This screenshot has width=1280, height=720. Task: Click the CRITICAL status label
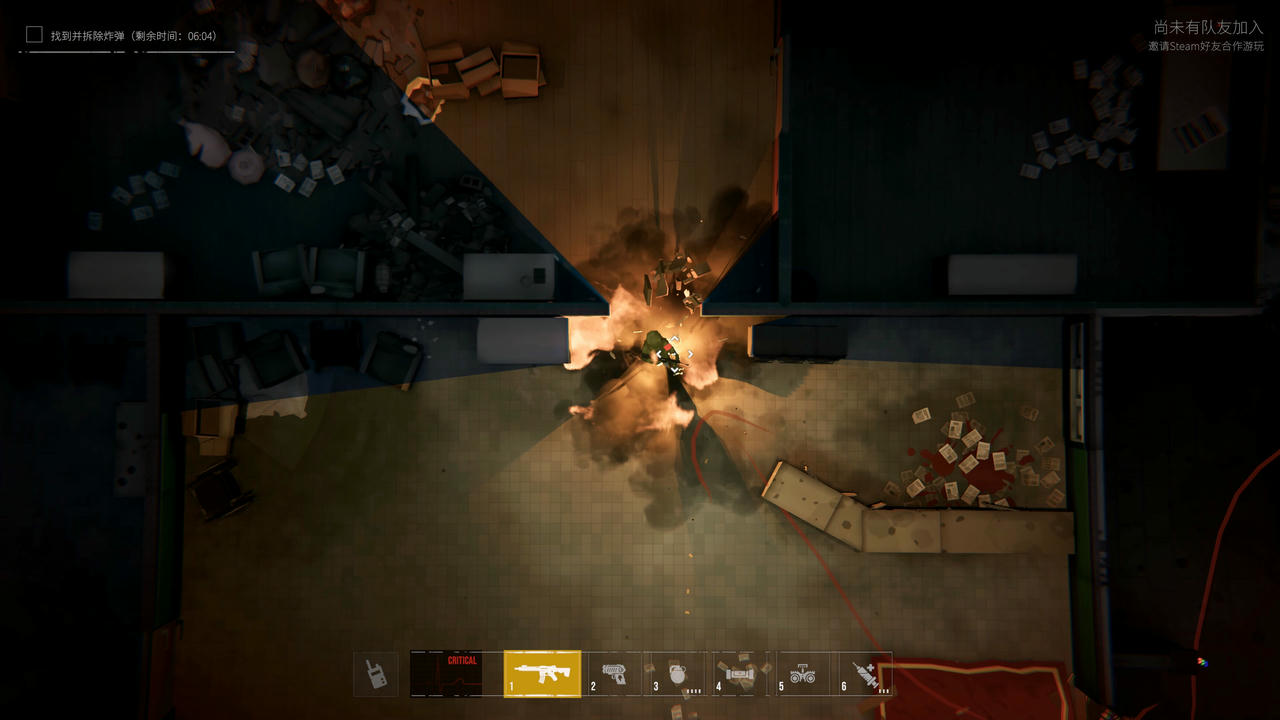(x=460, y=658)
